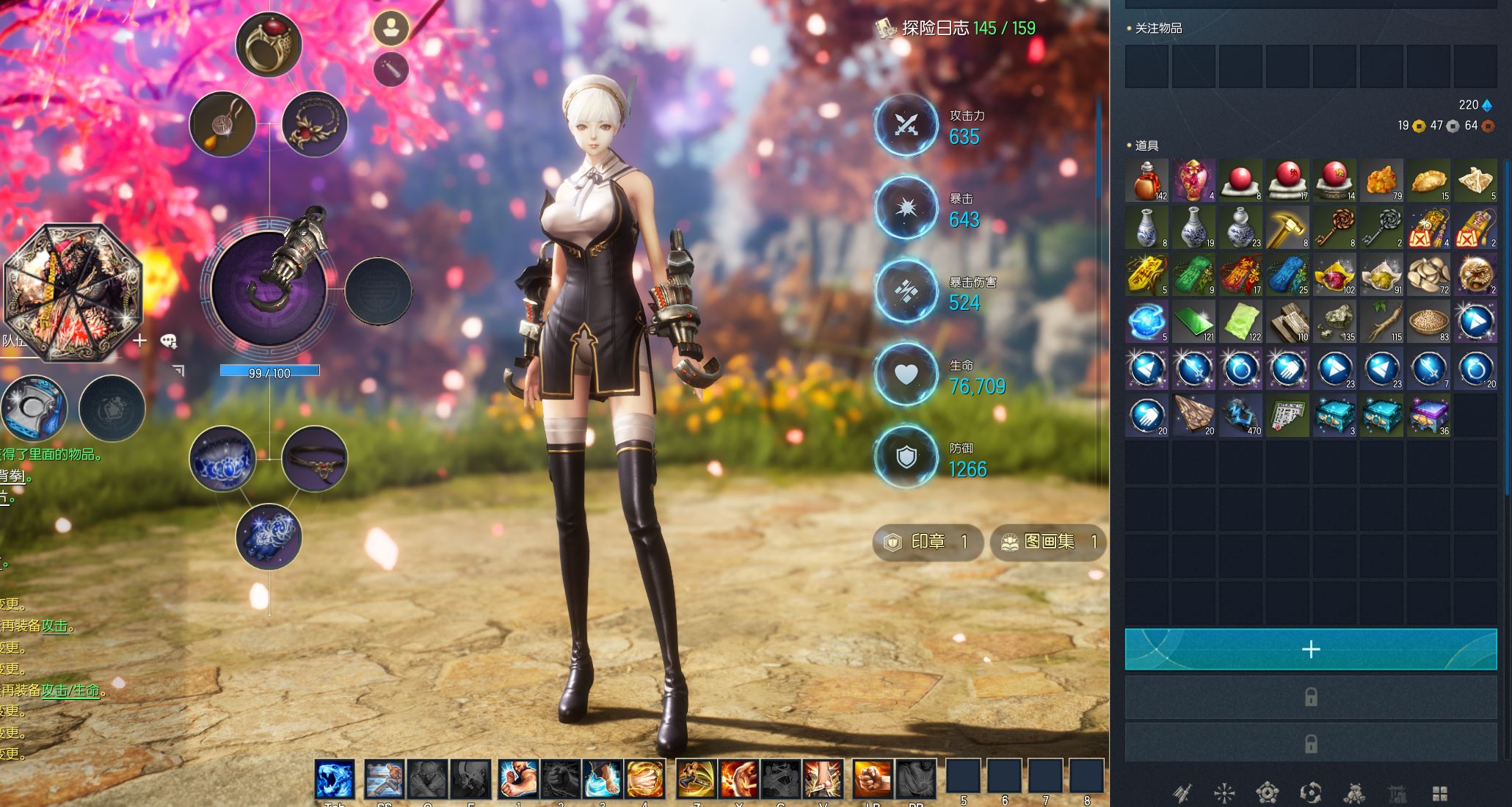1512x807 pixels.
Task: Select the wood planks material stack
Action: point(1287,321)
